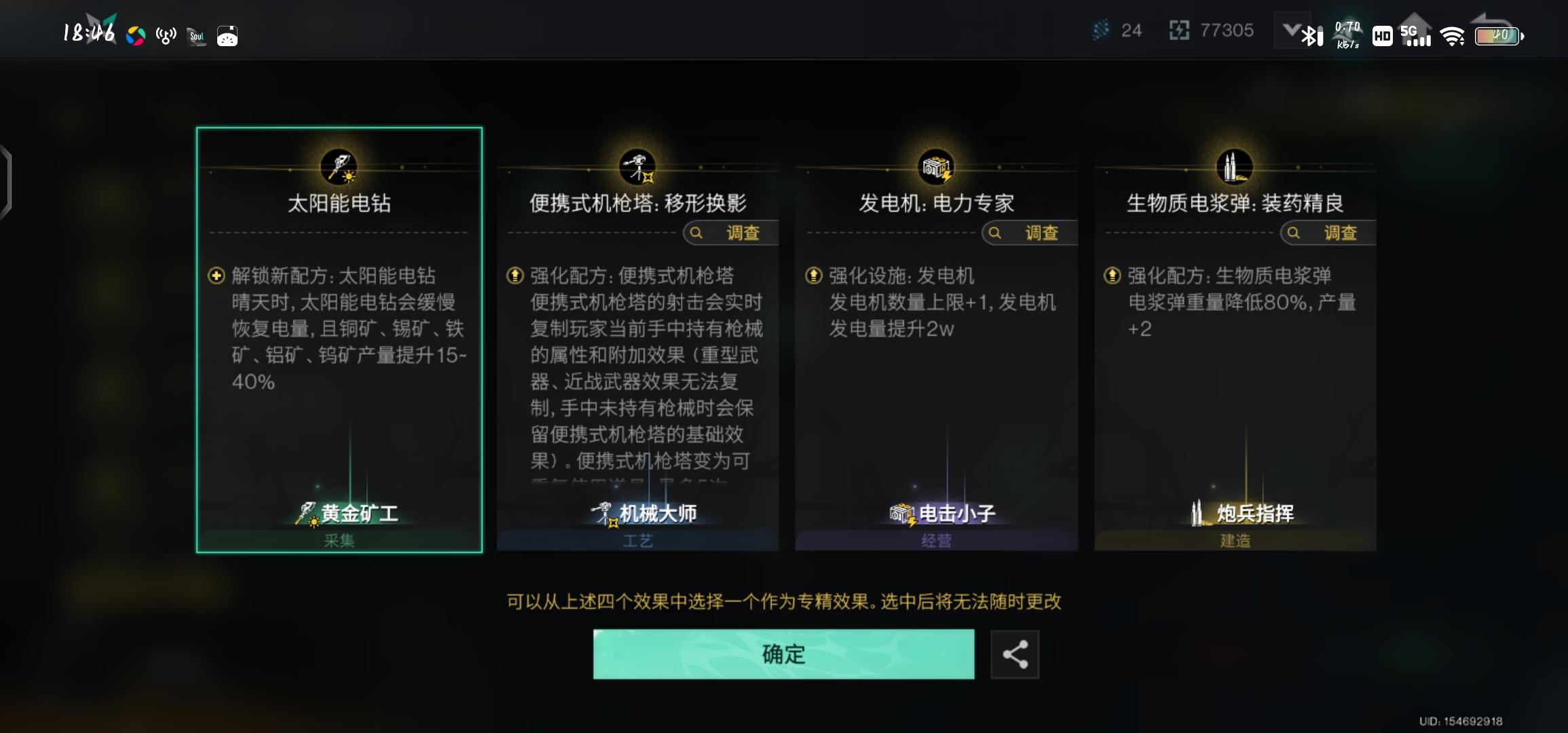Click the 采集 category label under 黄金矿工
The width and height of the screenshot is (1568, 733).
[339, 540]
